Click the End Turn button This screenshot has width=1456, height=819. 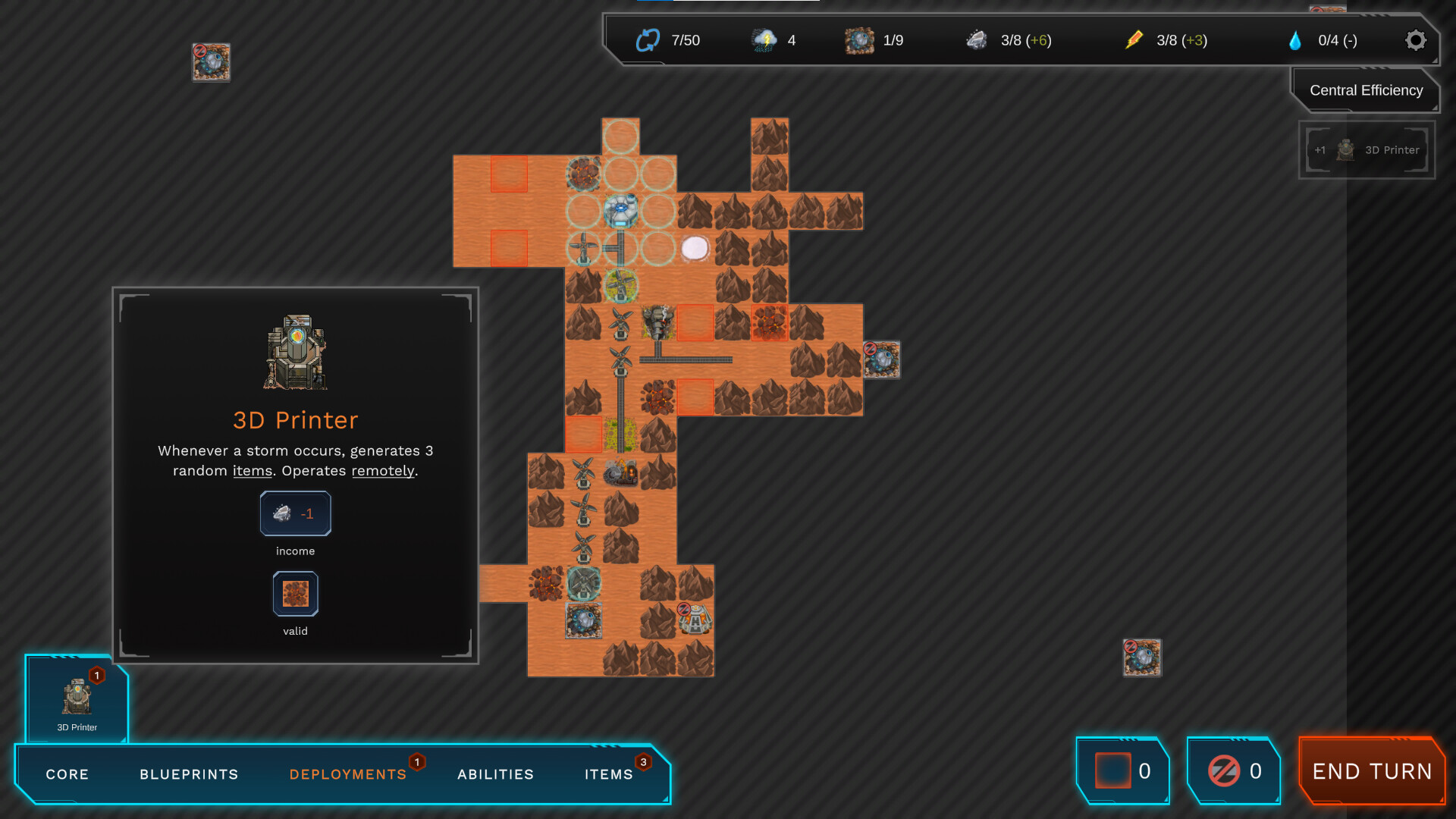coord(1372,771)
